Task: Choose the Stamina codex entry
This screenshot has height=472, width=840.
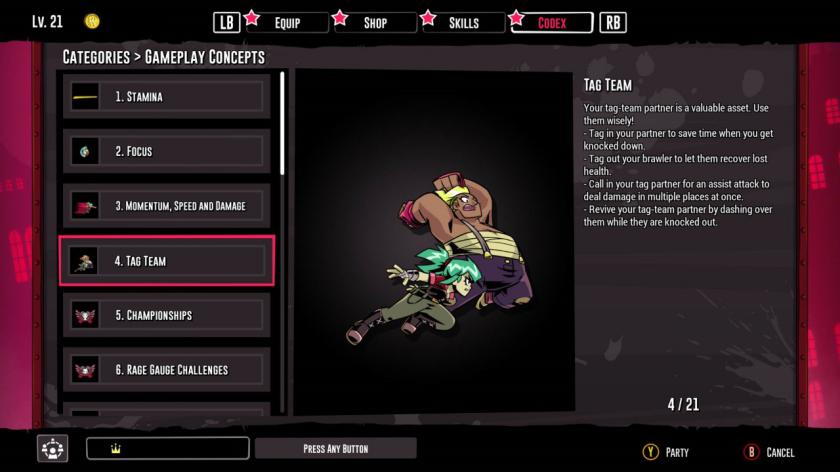Action: 167,97
